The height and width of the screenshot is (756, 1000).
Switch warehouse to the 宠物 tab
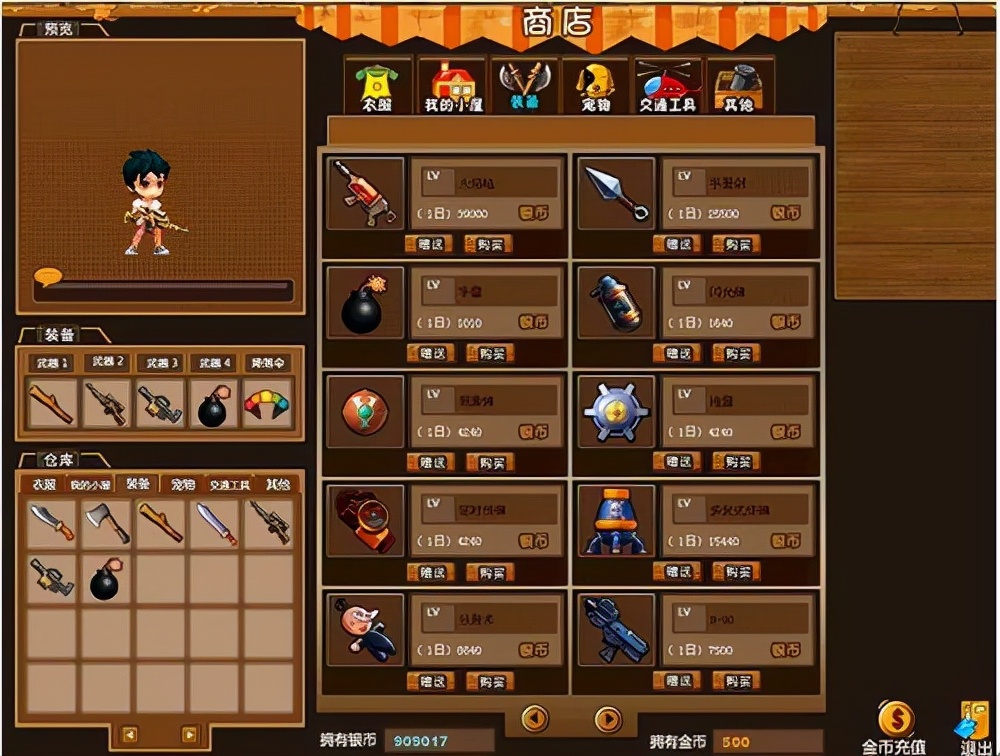(x=183, y=484)
